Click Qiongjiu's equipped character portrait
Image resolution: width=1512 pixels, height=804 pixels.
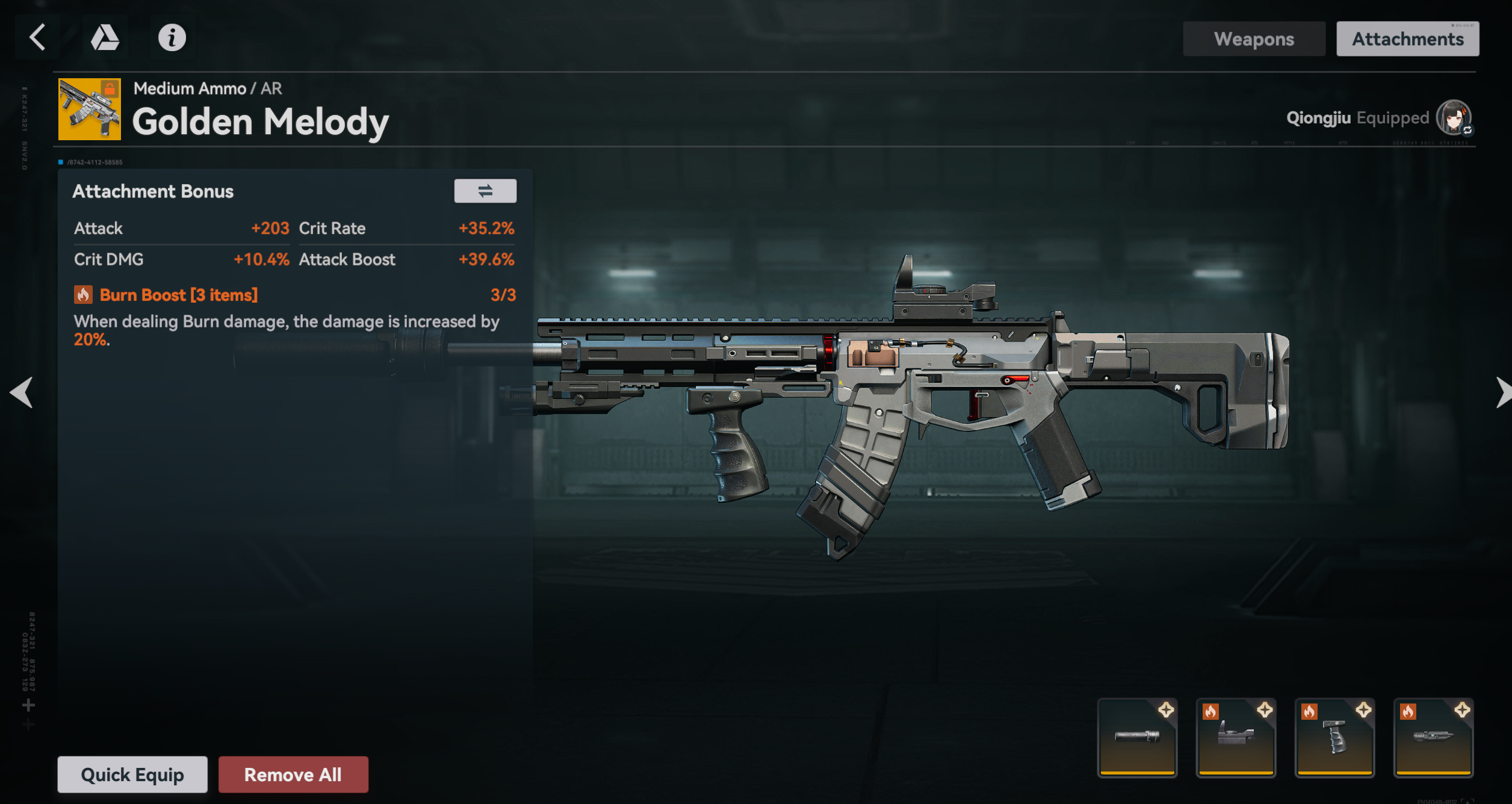(1454, 118)
